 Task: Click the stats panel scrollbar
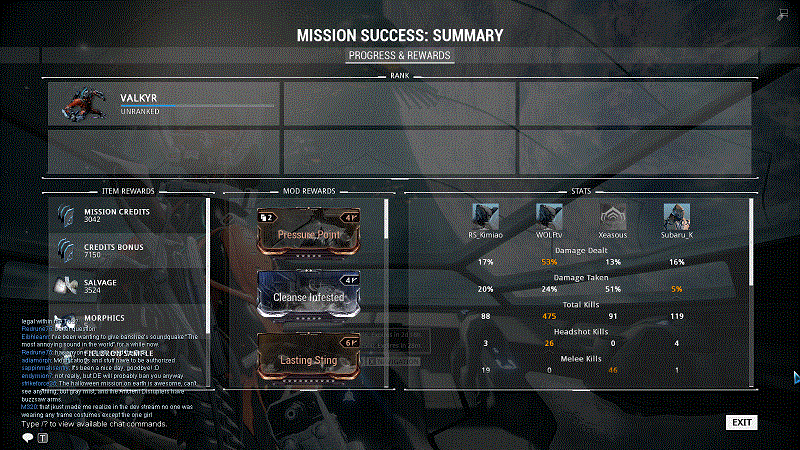[x=752, y=240]
